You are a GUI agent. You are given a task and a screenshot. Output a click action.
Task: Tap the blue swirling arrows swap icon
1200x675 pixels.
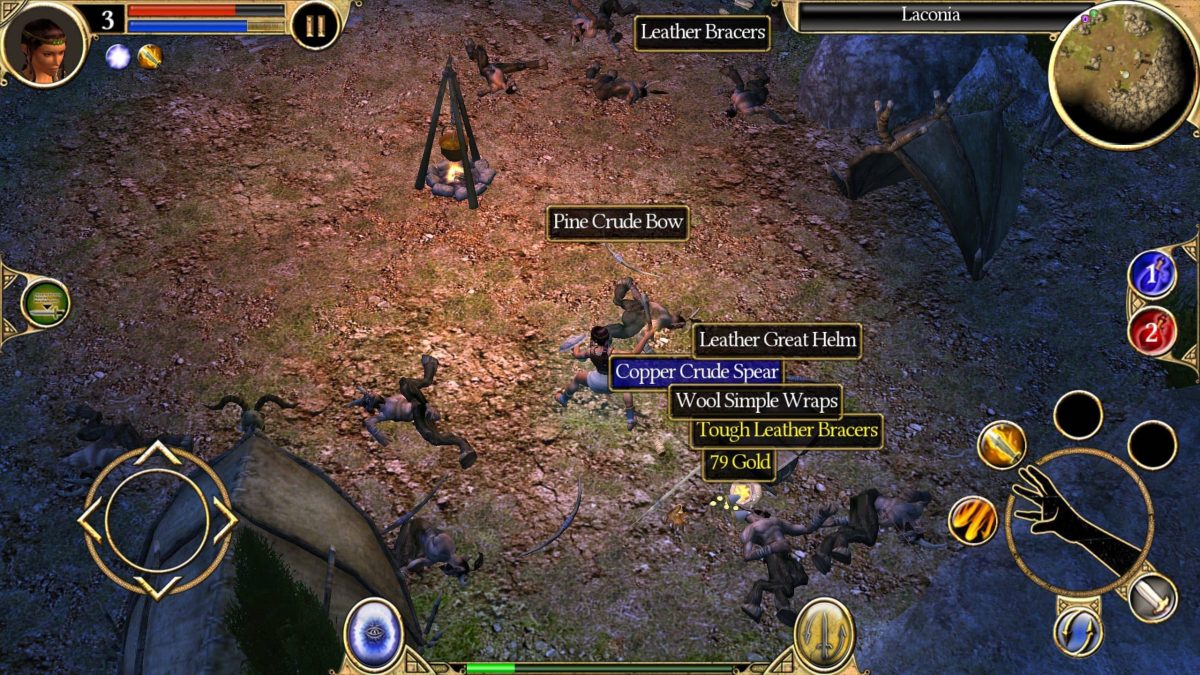(1077, 632)
